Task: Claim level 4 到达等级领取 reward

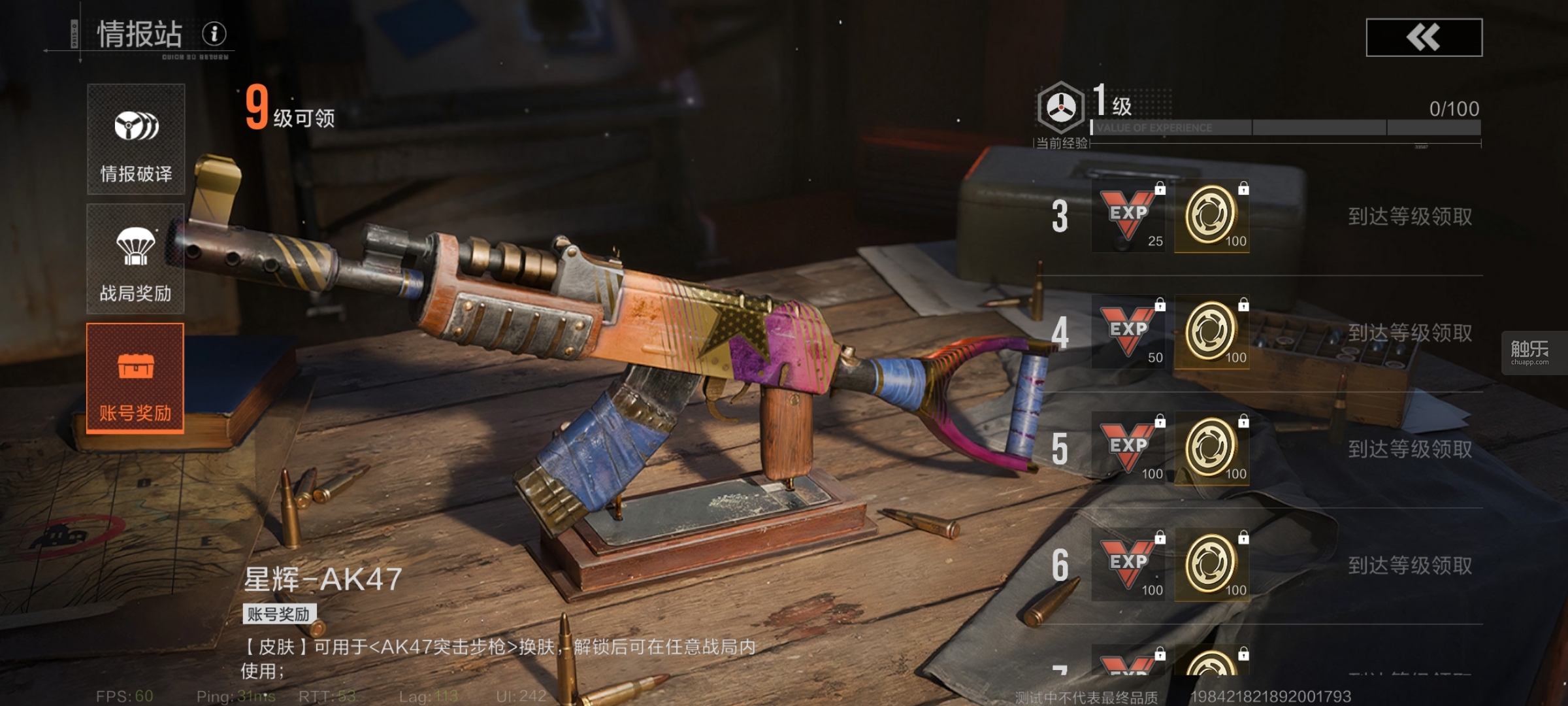Action: (x=1410, y=333)
